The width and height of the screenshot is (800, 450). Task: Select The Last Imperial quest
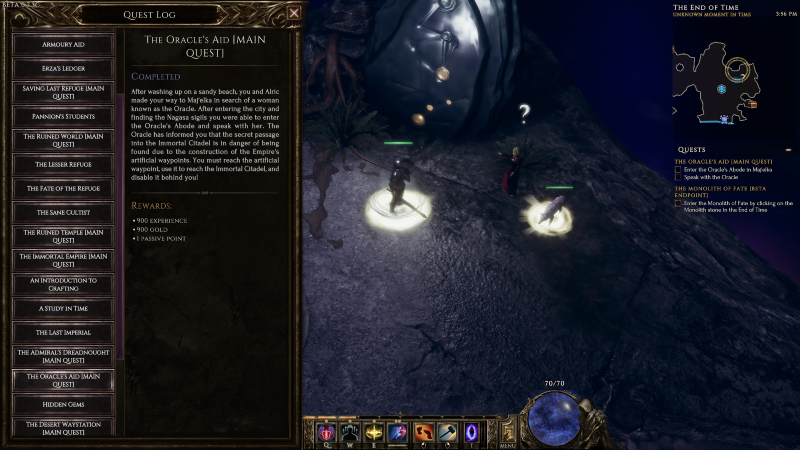click(62, 331)
